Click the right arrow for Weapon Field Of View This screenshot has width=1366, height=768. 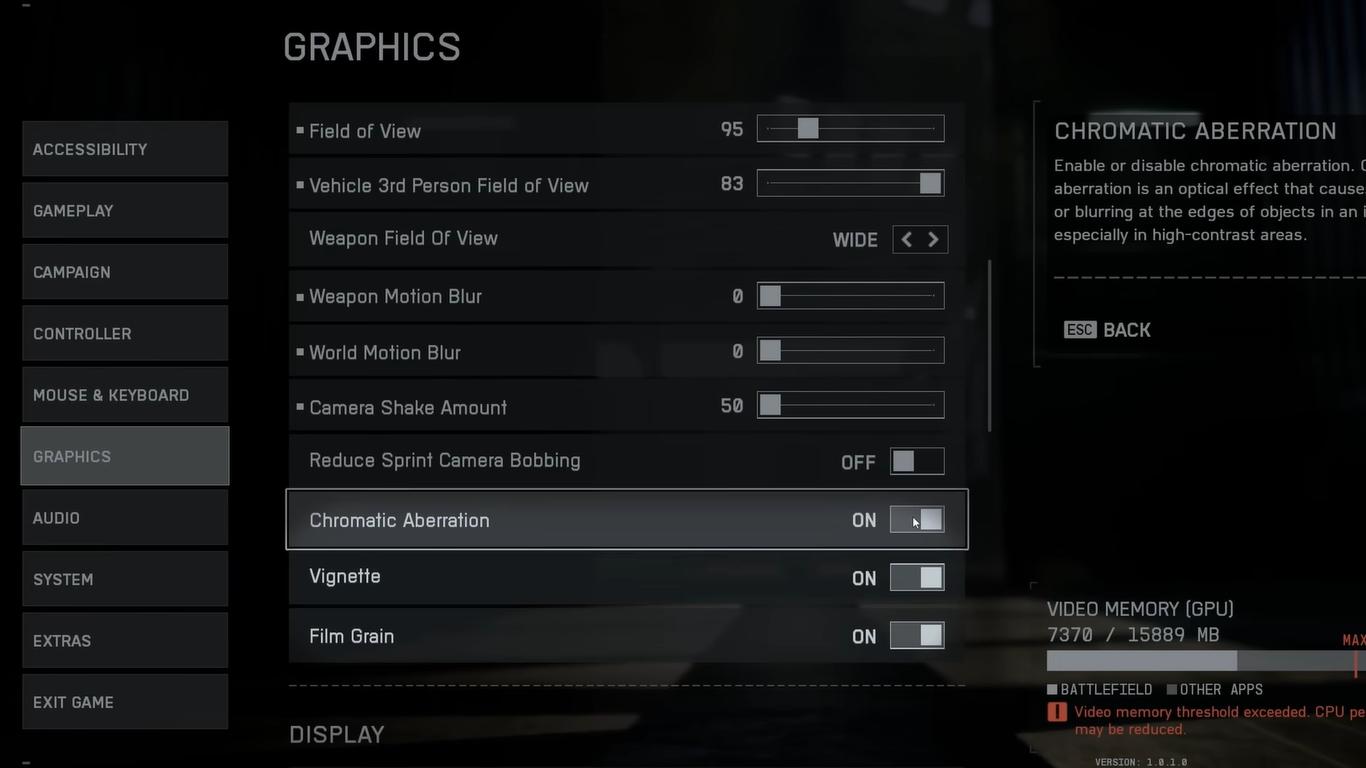click(934, 240)
